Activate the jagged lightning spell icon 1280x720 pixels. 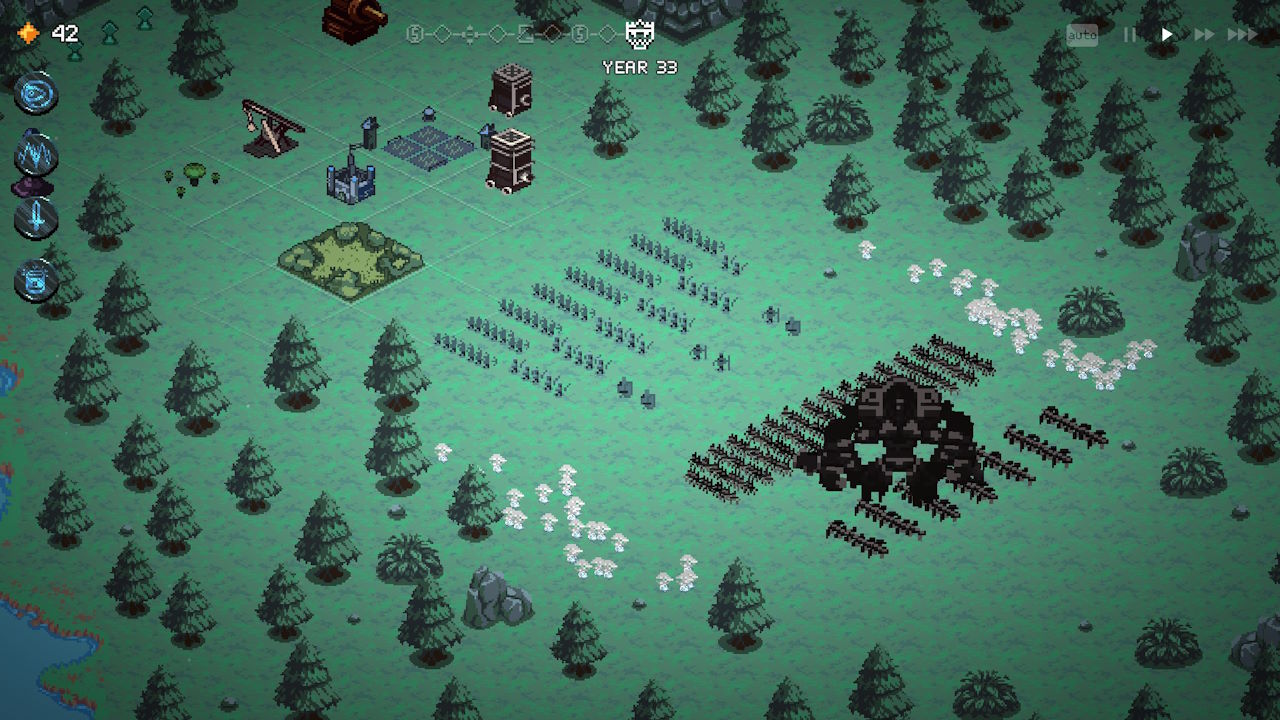[x=36, y=155]
